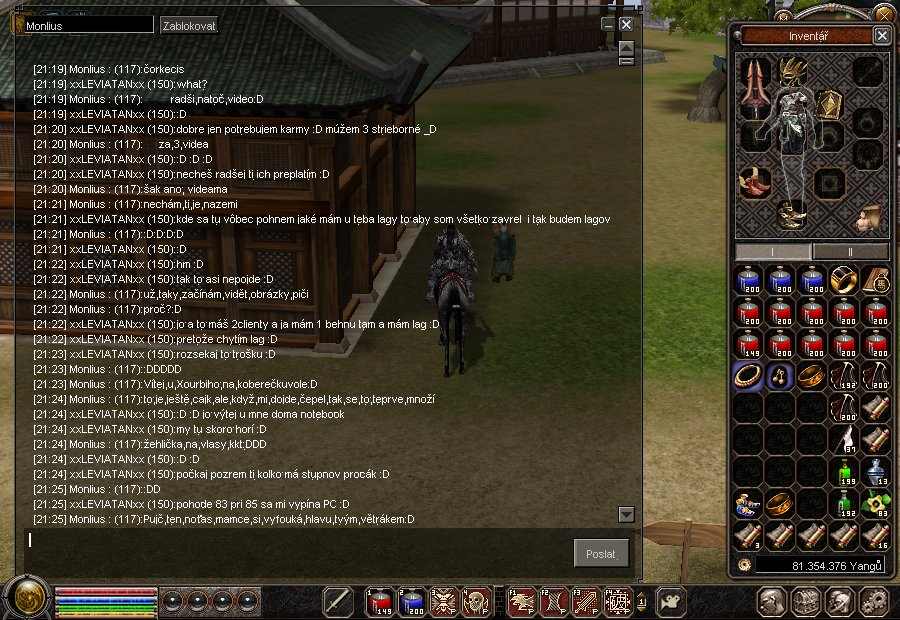Select the equipped golden helmet slot
The height and width of the screenshot is (620, 900).
pyautogui.click(x=793, y=69)
